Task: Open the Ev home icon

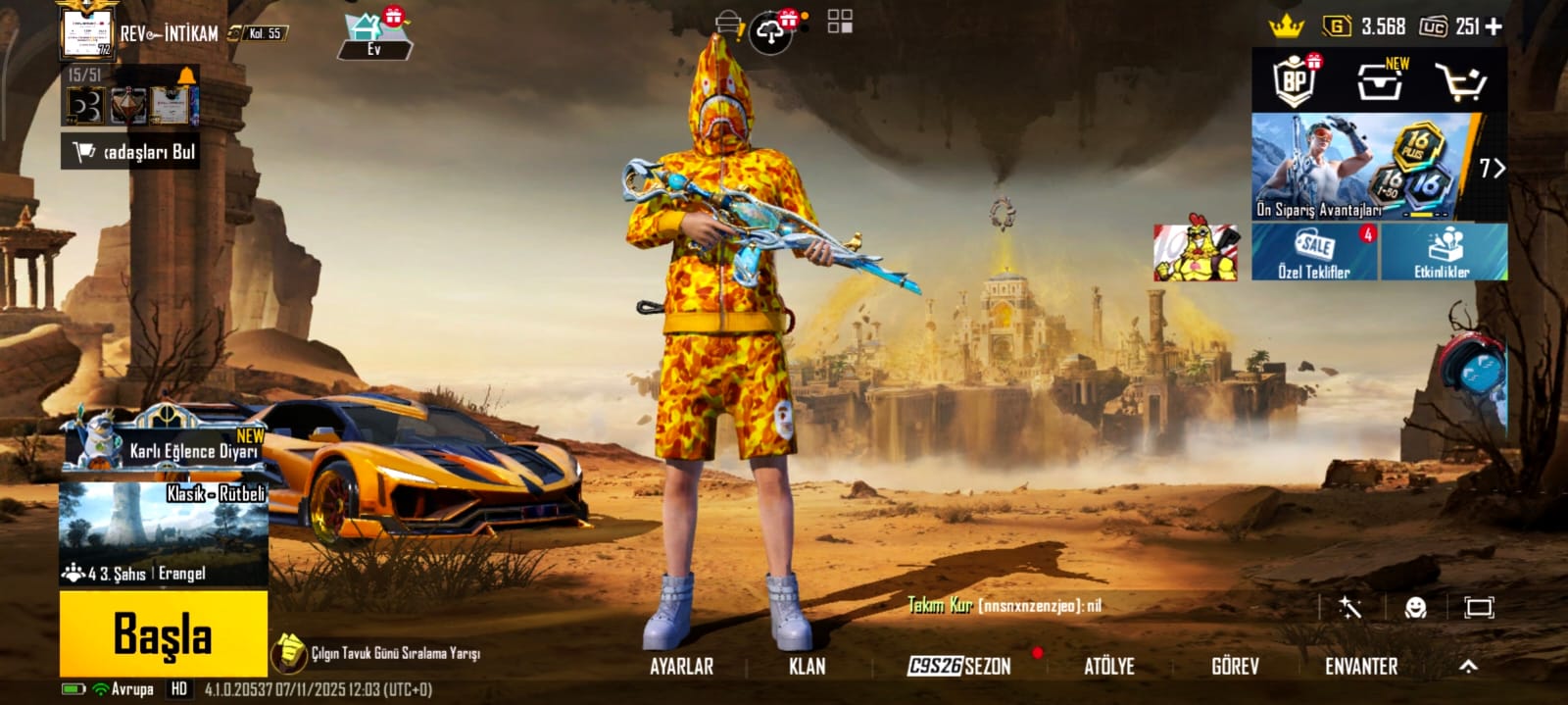Action: coord(372,36)
